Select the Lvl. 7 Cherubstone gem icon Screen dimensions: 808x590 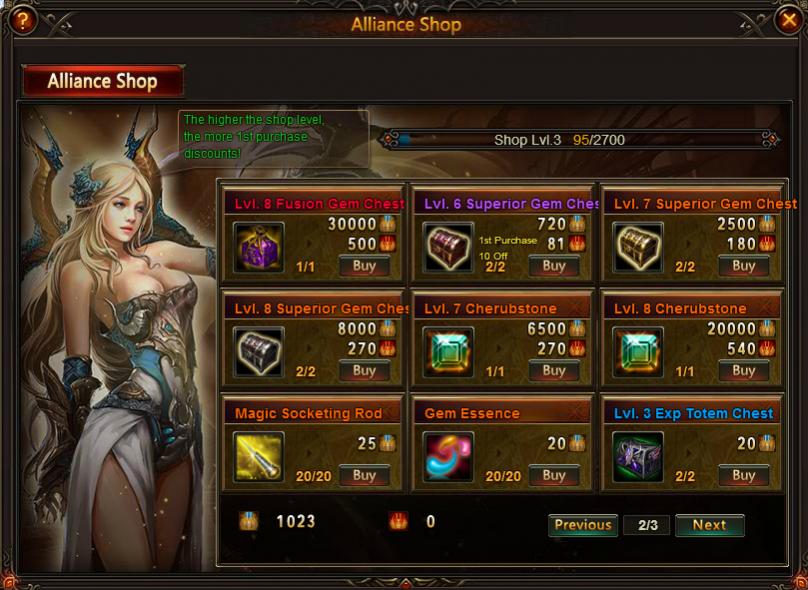[448, 352]
